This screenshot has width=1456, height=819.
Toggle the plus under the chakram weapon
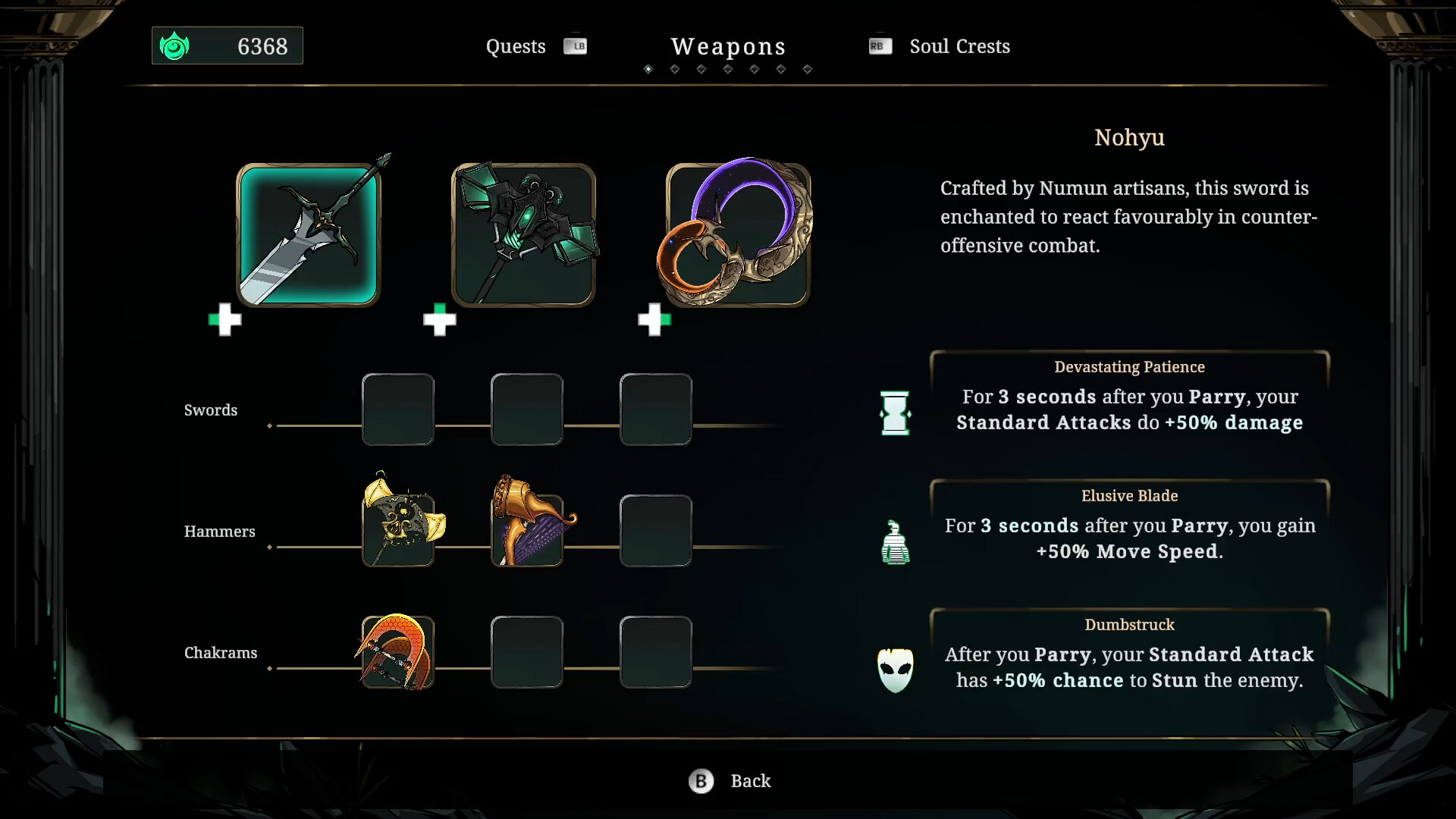pos(654,320)
